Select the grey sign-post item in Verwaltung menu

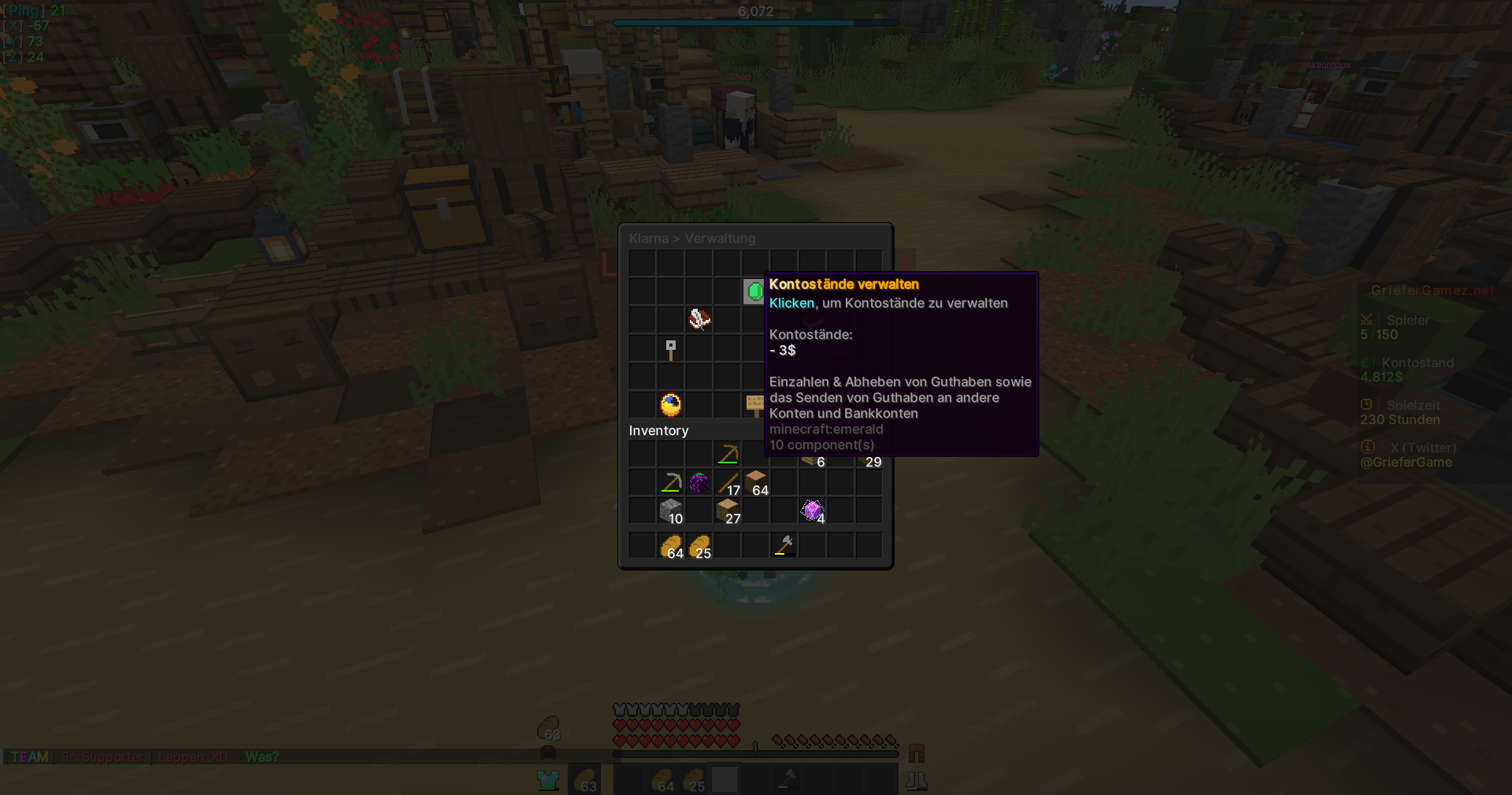[671, 348]
